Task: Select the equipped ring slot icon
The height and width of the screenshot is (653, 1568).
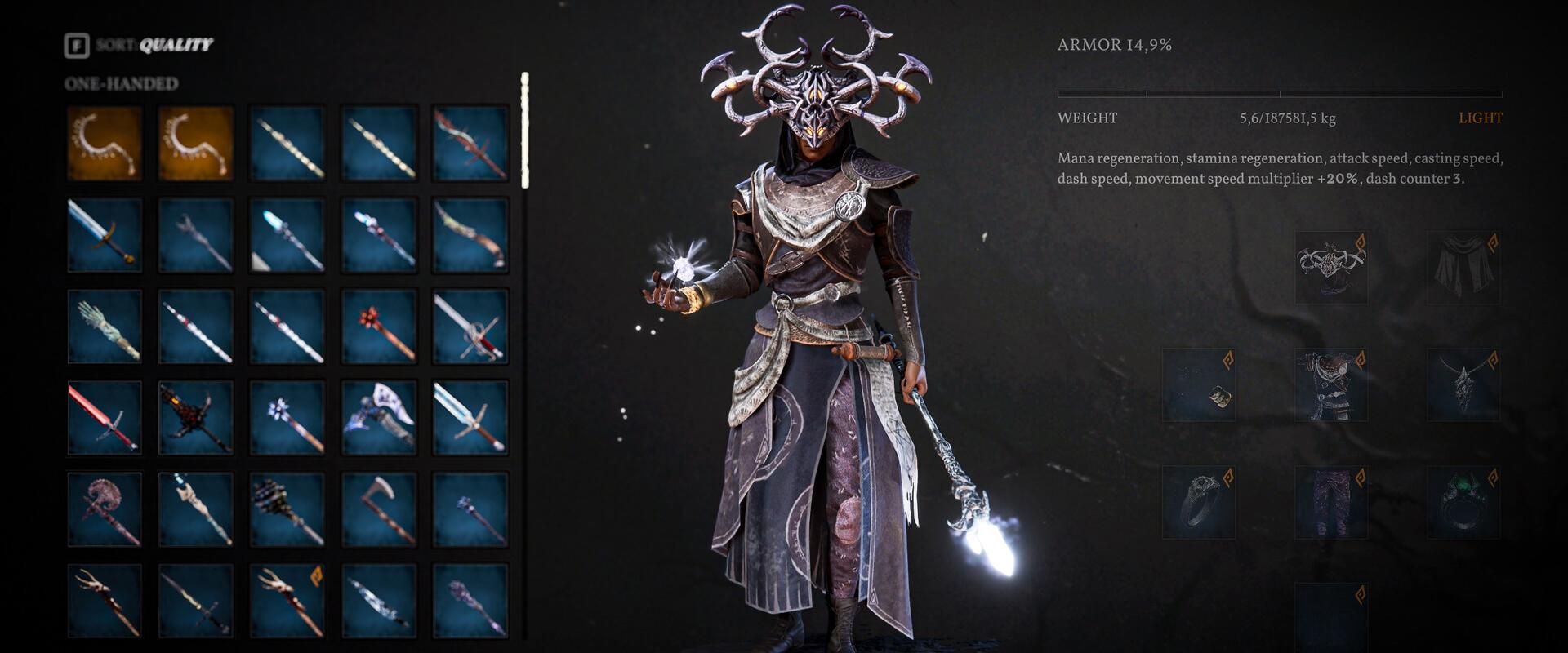Action: (1200, 504)
